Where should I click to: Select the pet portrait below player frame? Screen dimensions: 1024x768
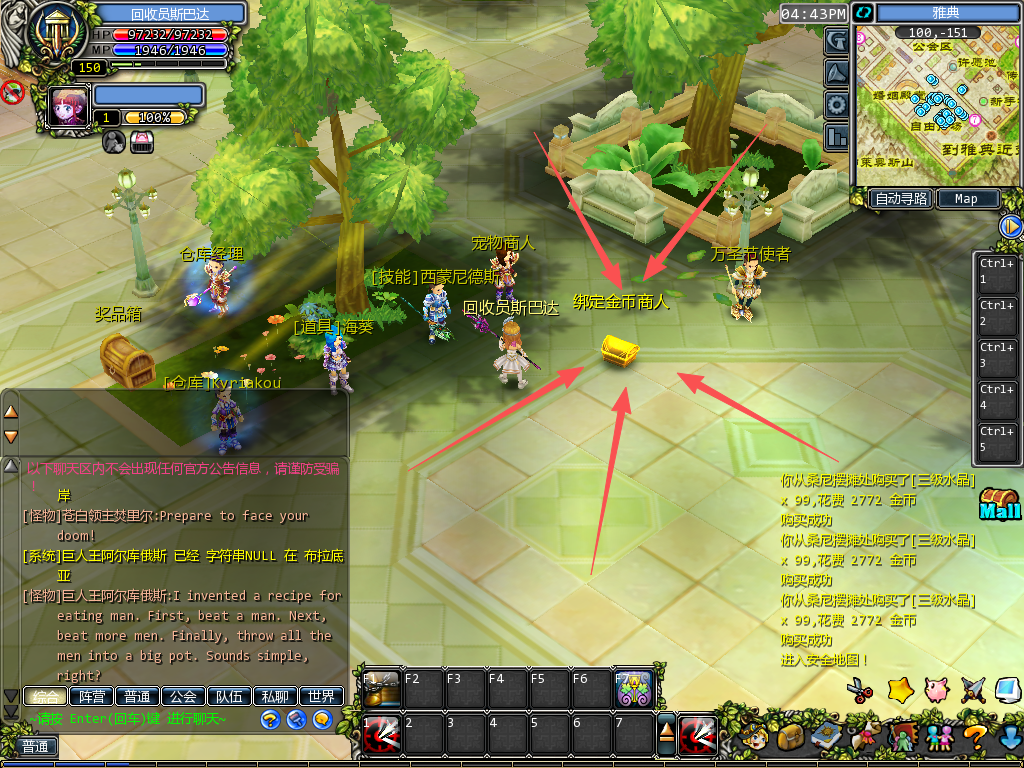tap(68, 107)
